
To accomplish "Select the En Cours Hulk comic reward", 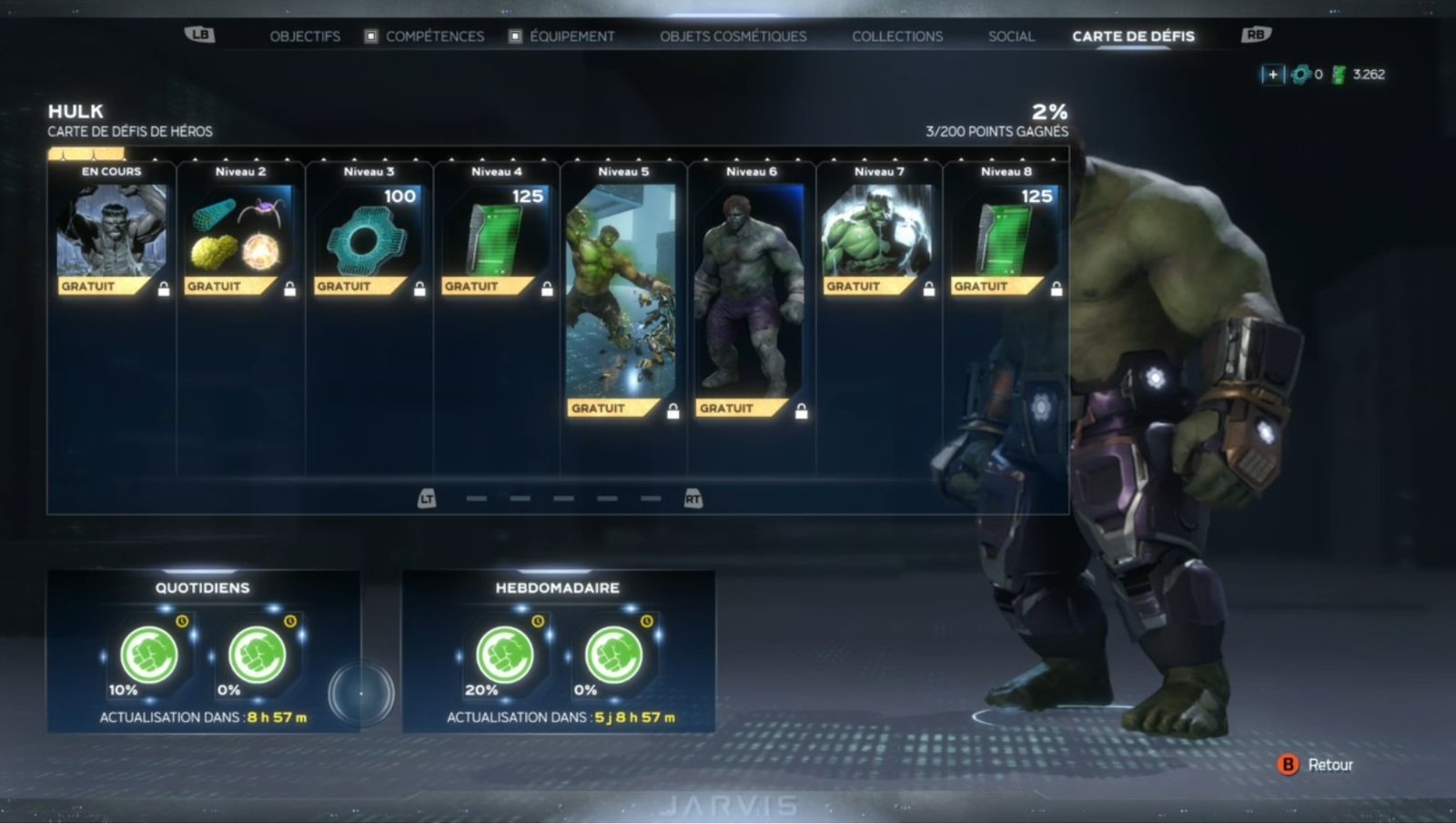I will click(112, 231).
